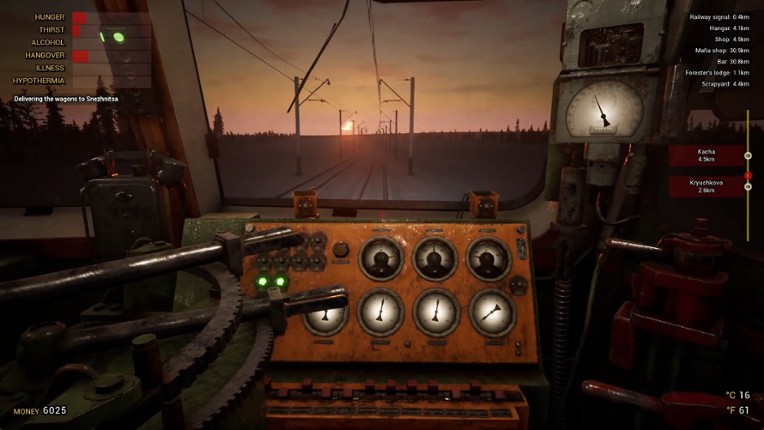The image size is (764, 430).
Task: Choose the Forester's lodge distance entry
Action: tap(721, 72)
